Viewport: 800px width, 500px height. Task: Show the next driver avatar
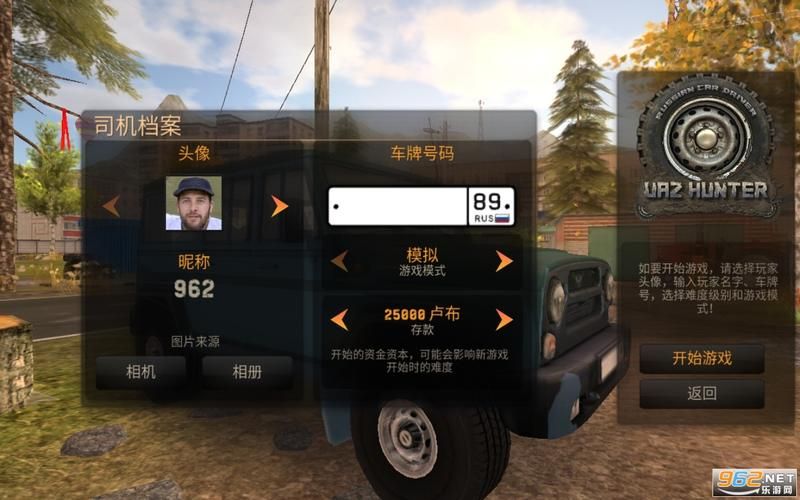(x=279, y=206)
